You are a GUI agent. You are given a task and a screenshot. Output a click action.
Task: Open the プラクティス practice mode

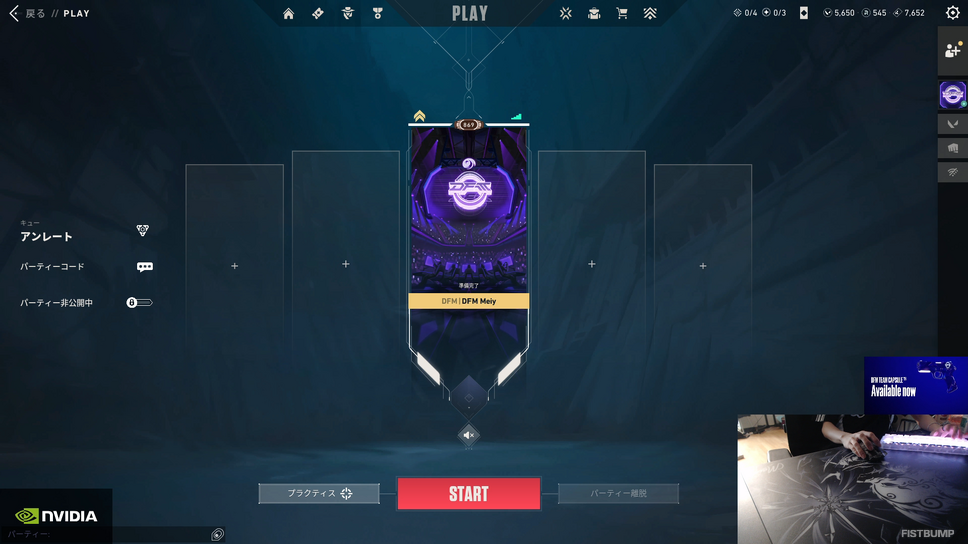(319, 493)
